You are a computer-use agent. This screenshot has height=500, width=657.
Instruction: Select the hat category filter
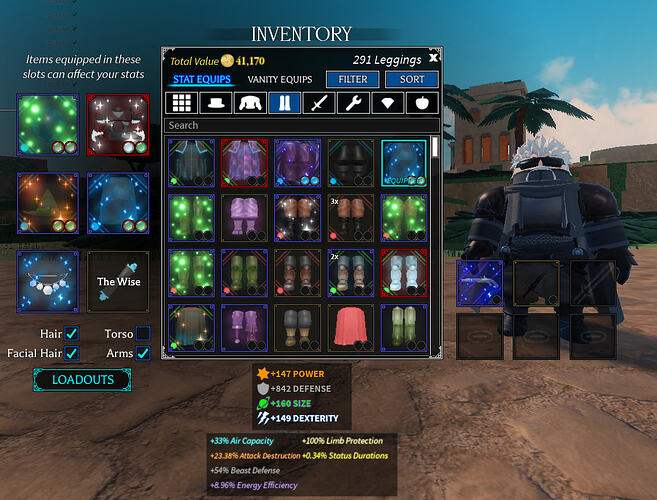click(x=215, y=103)
